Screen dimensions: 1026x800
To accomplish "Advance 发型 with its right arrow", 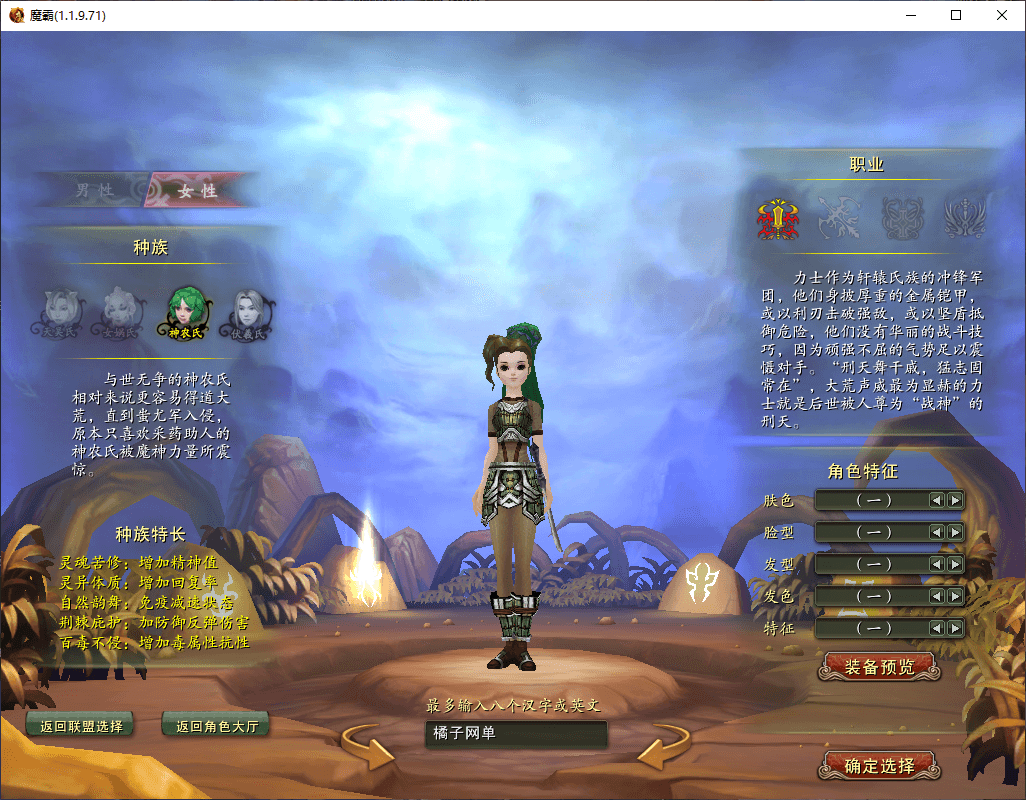I will [x=955, y=564].
